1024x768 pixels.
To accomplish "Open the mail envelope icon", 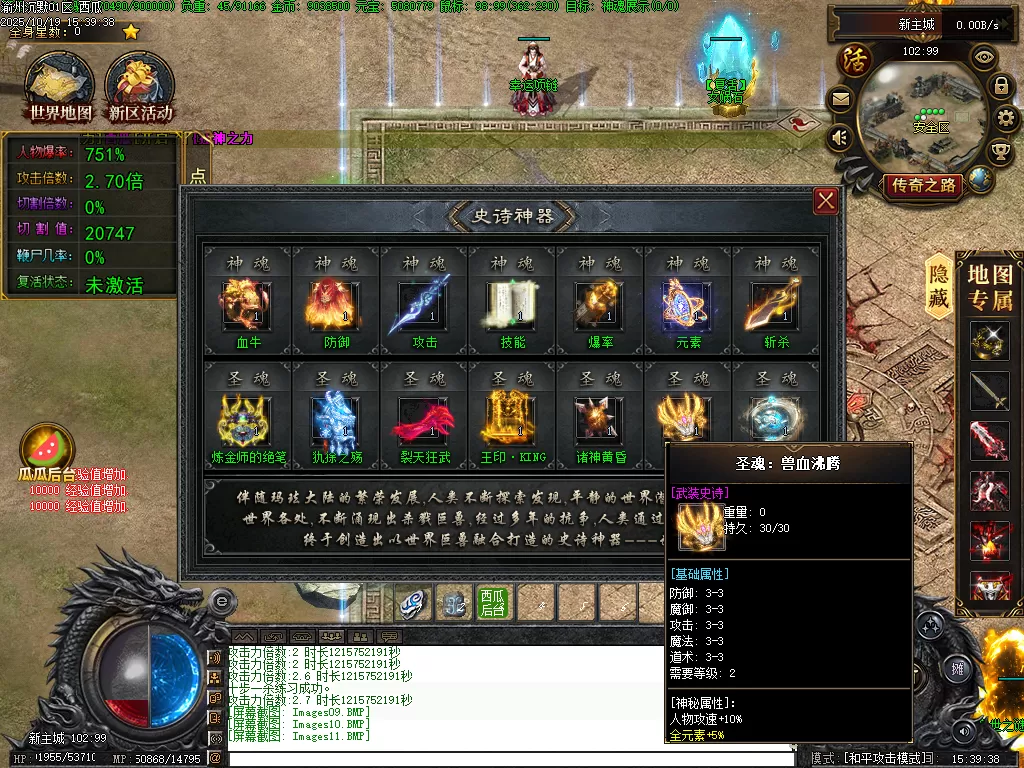I will point(840,99).
